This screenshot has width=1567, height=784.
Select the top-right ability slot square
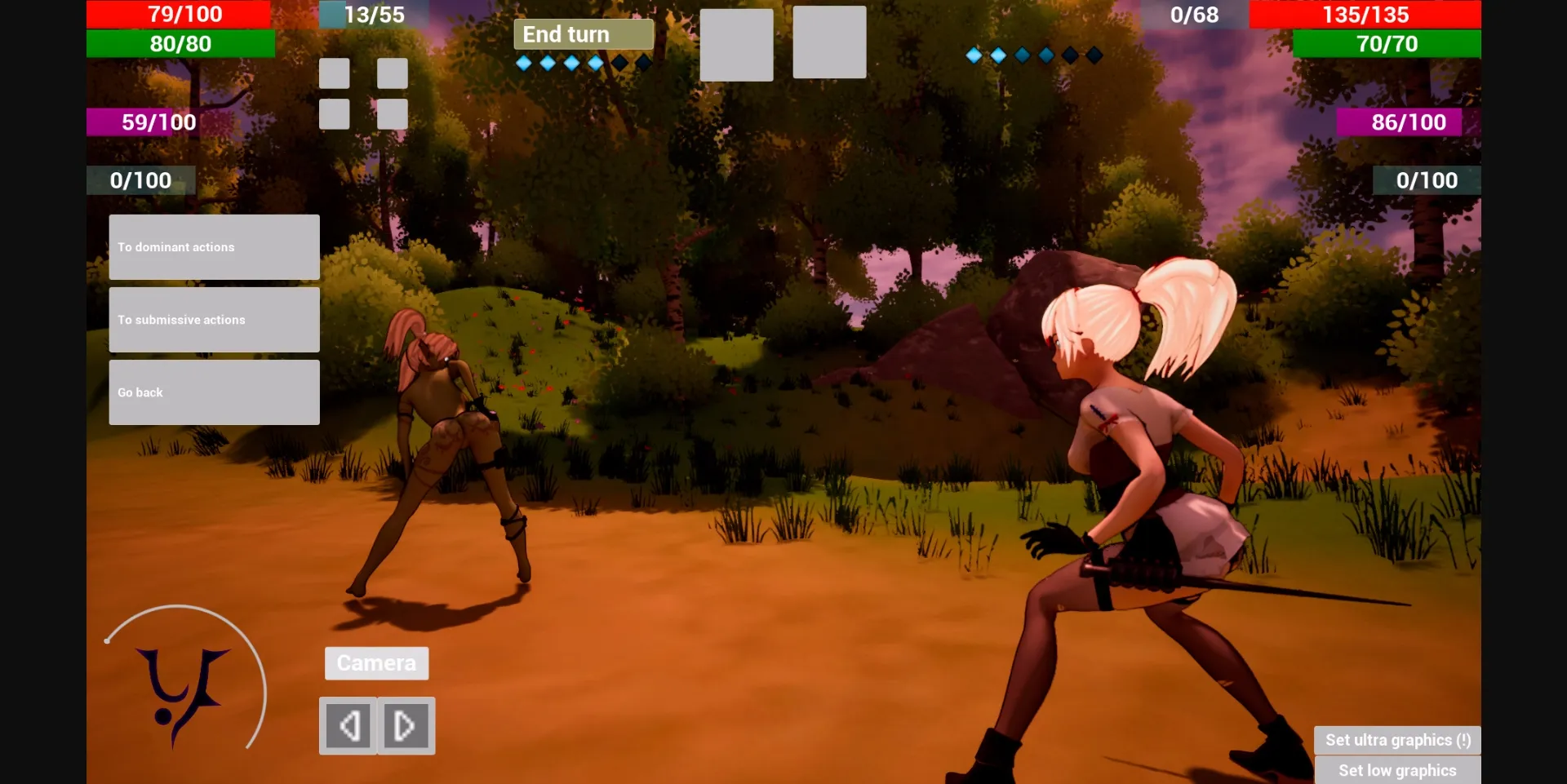coord(393,73)
